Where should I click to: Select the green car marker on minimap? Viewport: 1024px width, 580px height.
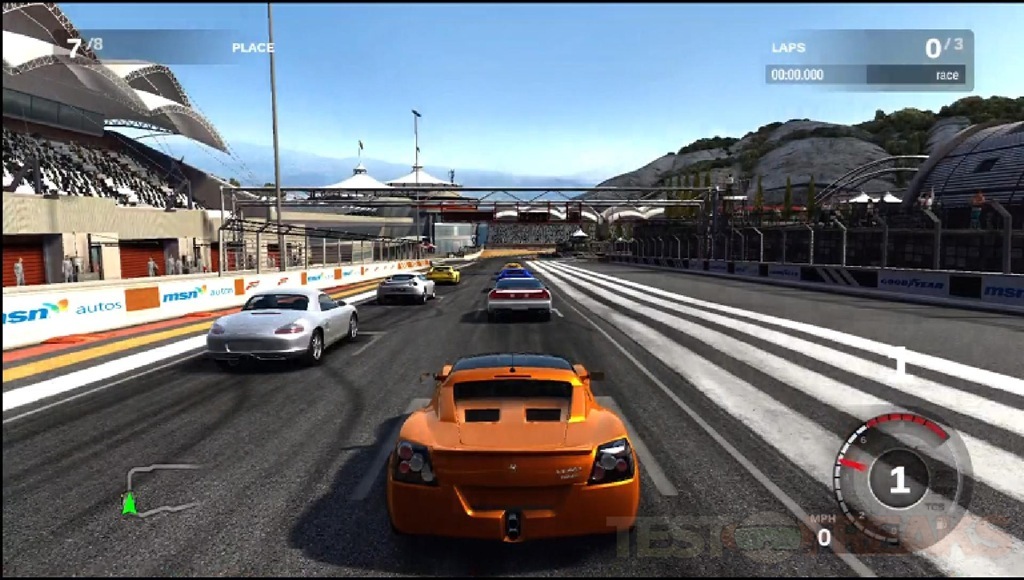click(x=128, y=504)
